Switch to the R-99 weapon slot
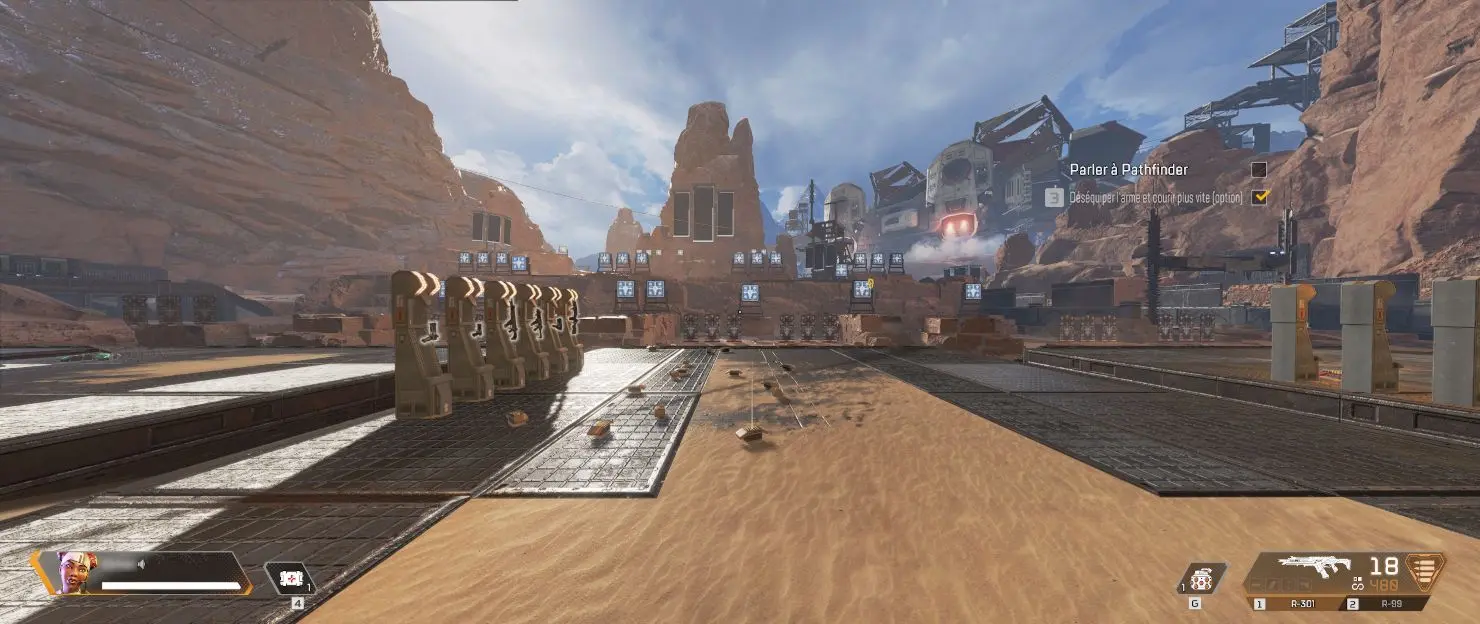This screenshot has height=624, width=1480. (1385, 604)
